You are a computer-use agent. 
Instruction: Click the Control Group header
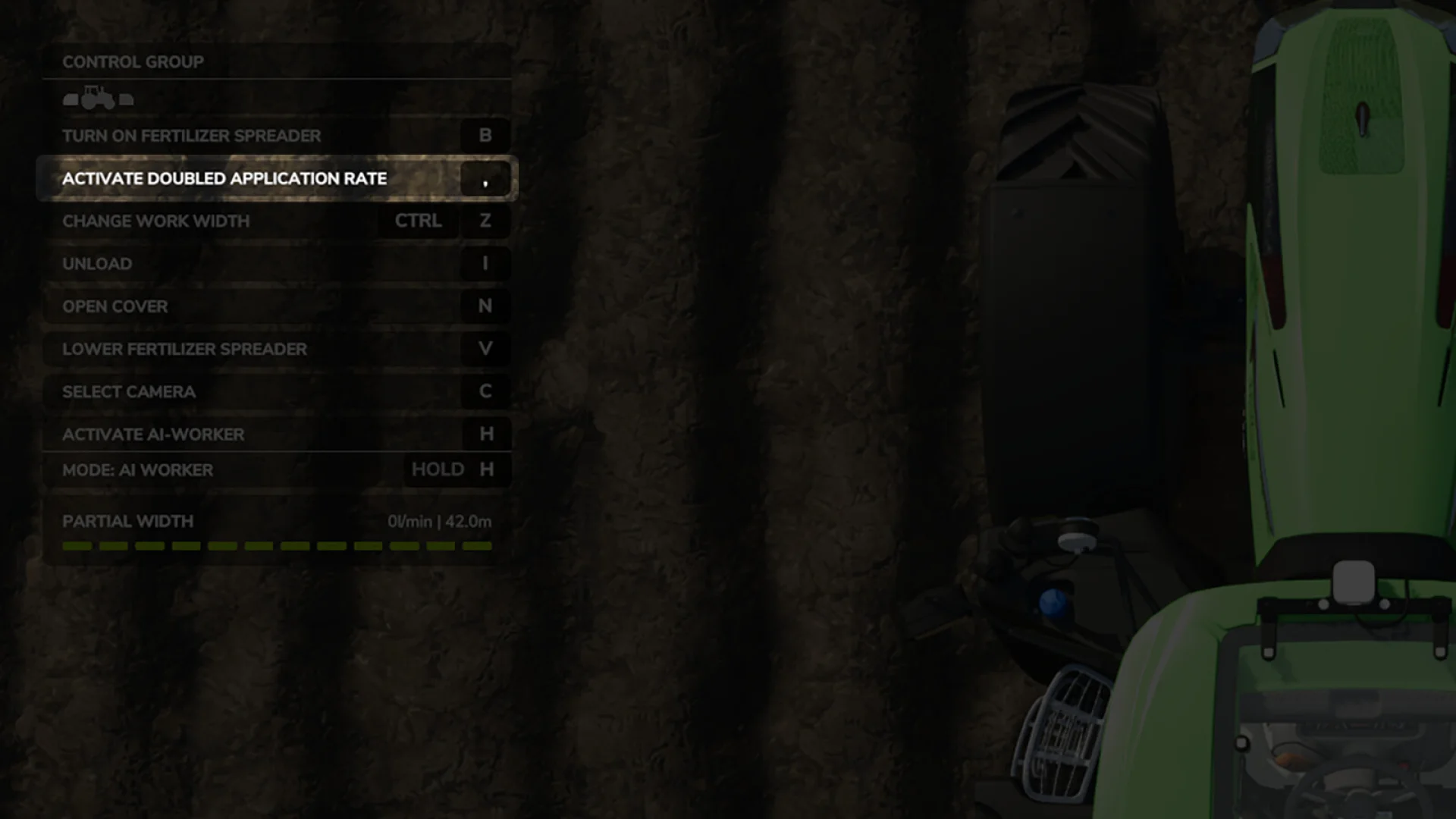pos(132,61)
